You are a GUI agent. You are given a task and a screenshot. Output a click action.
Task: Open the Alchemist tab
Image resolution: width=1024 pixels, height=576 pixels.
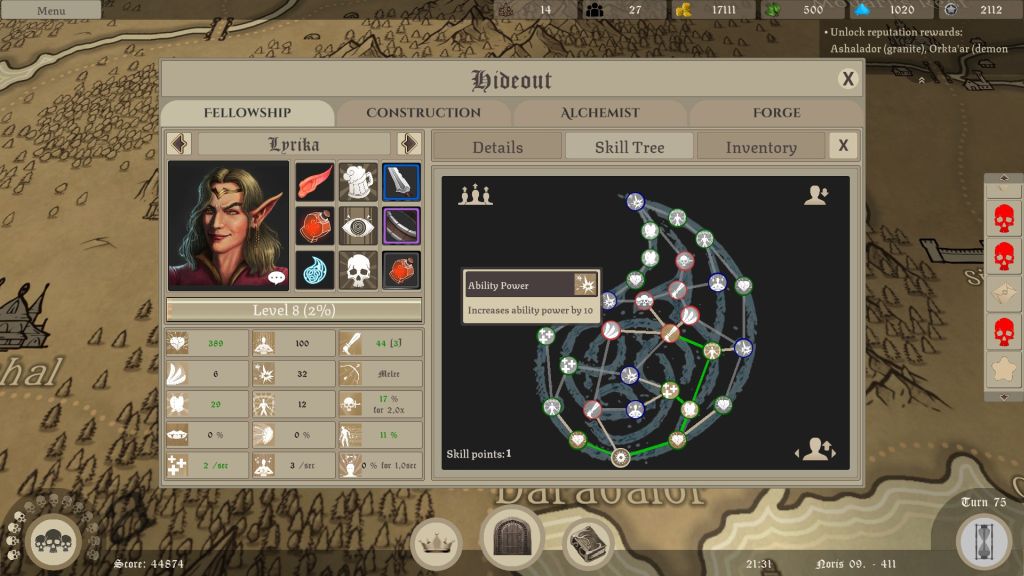pos(600,113)
